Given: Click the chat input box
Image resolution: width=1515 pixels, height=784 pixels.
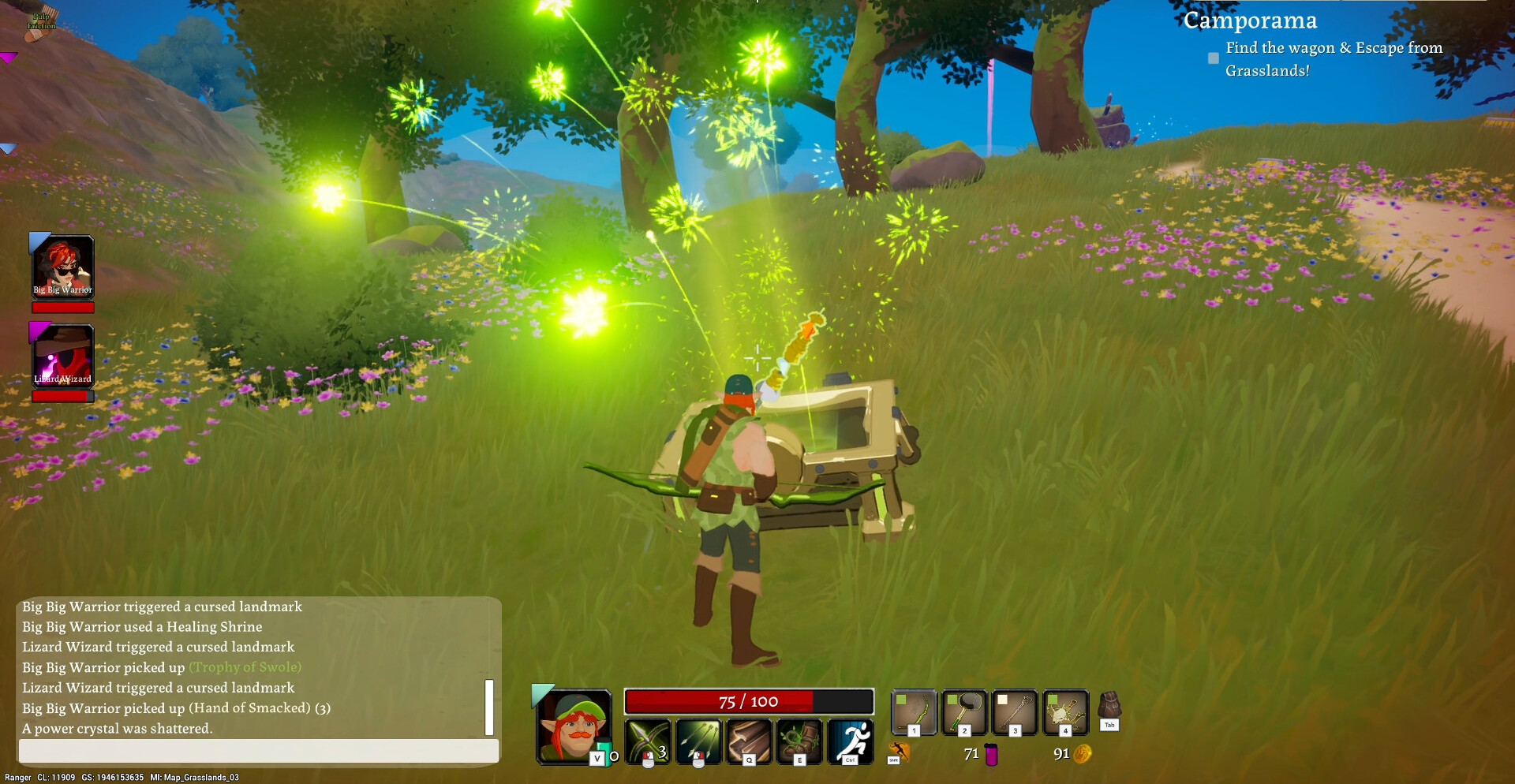Looking at the screenshot, I should (258, 751).
